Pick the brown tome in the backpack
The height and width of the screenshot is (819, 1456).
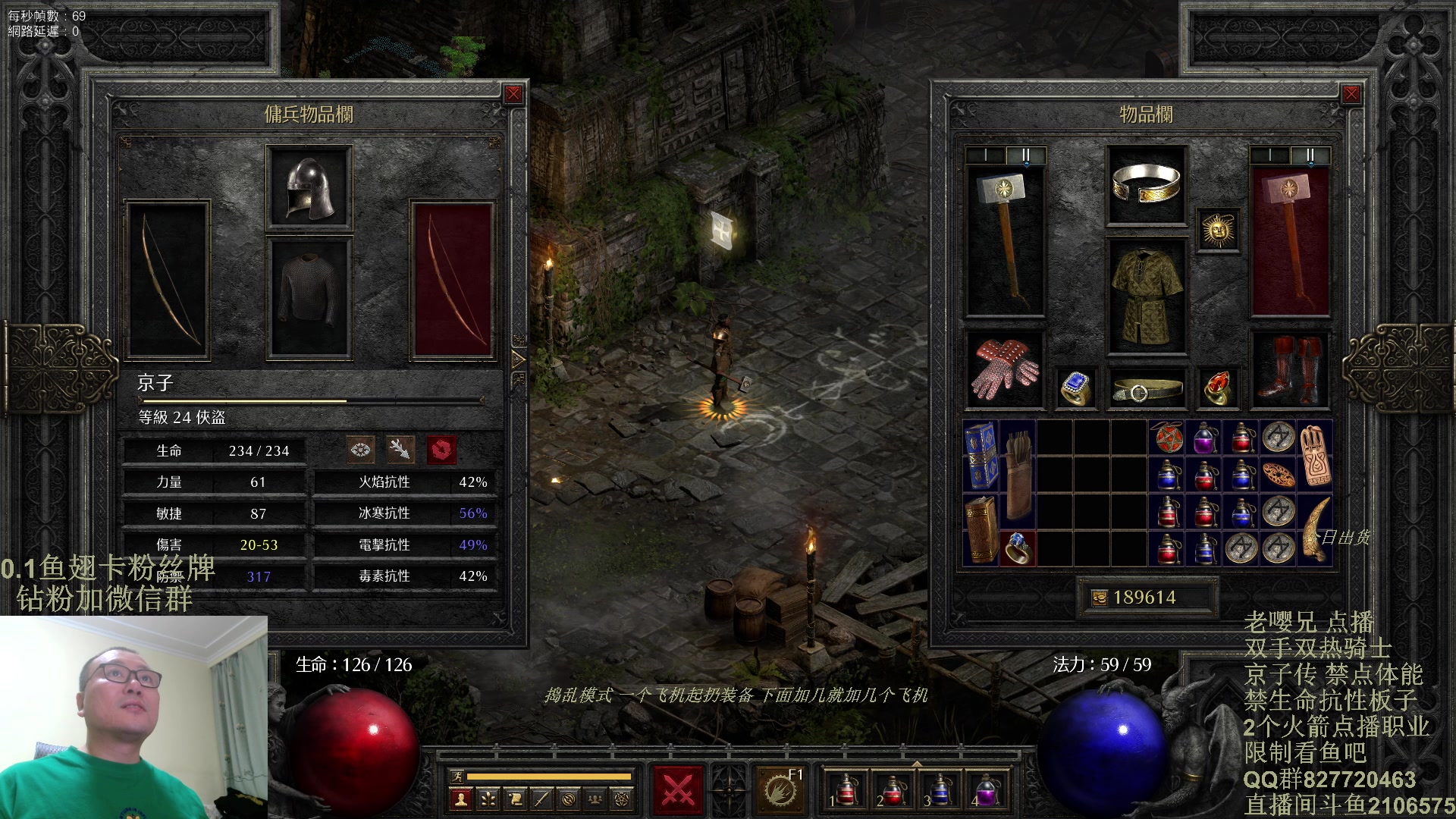pyautogui.click(x=981, y=529)
